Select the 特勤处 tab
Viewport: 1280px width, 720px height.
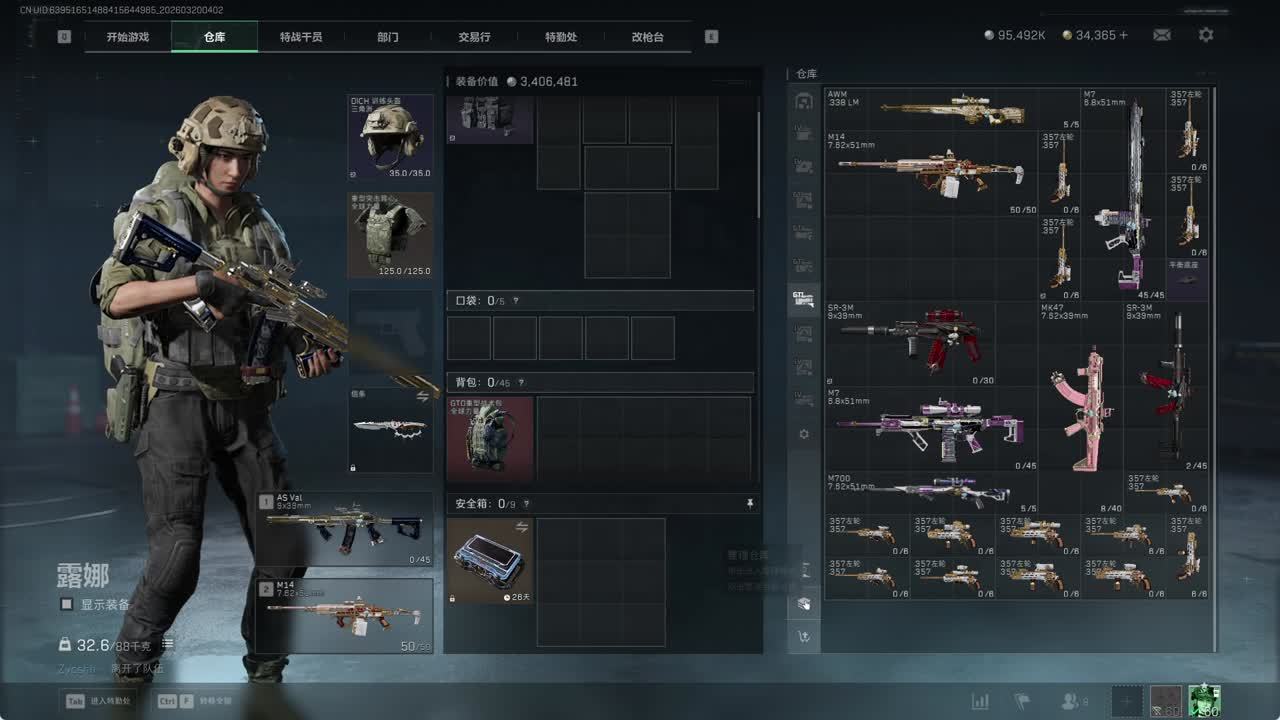(561, 37)
